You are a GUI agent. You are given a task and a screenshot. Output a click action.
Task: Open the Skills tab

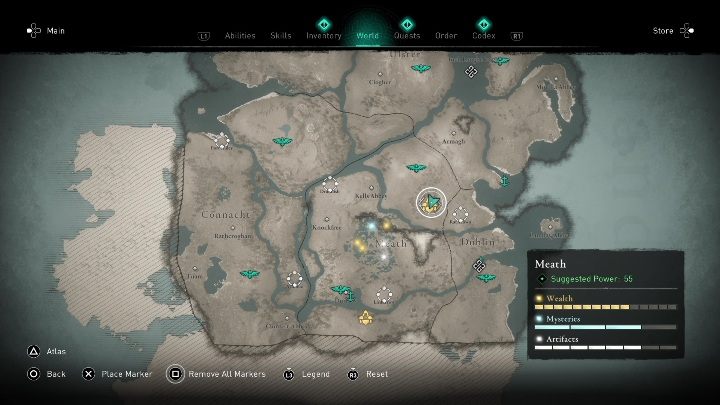[x=281, y=35]
